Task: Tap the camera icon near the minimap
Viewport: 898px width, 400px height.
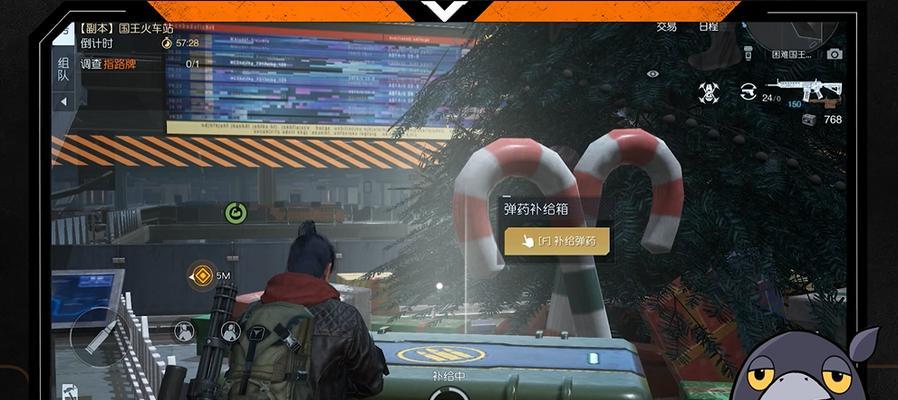Action: click(x=835, y=54)
